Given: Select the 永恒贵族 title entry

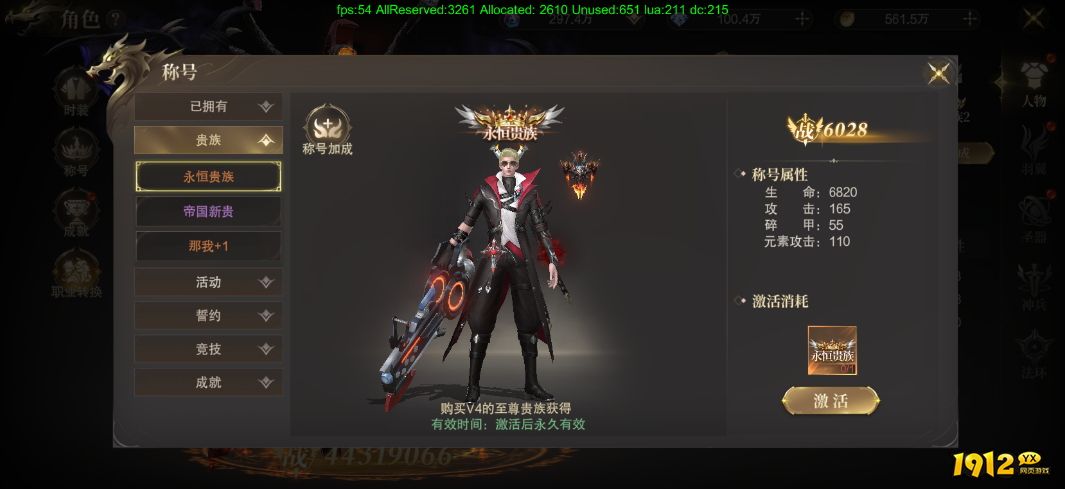Looking at the screenshot, I should click(x=208, y=177).
